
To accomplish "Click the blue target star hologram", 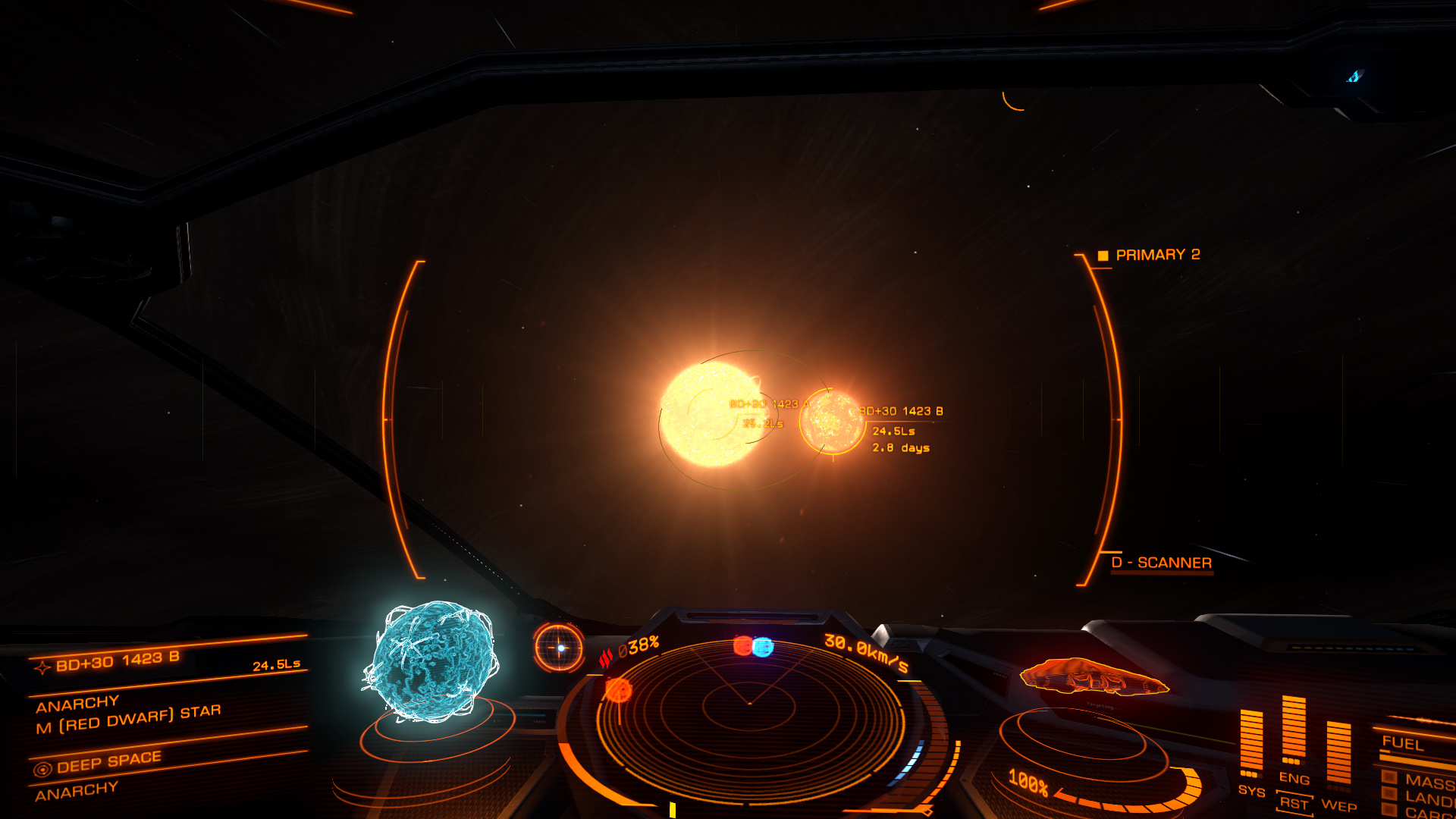I will [431, 661].
